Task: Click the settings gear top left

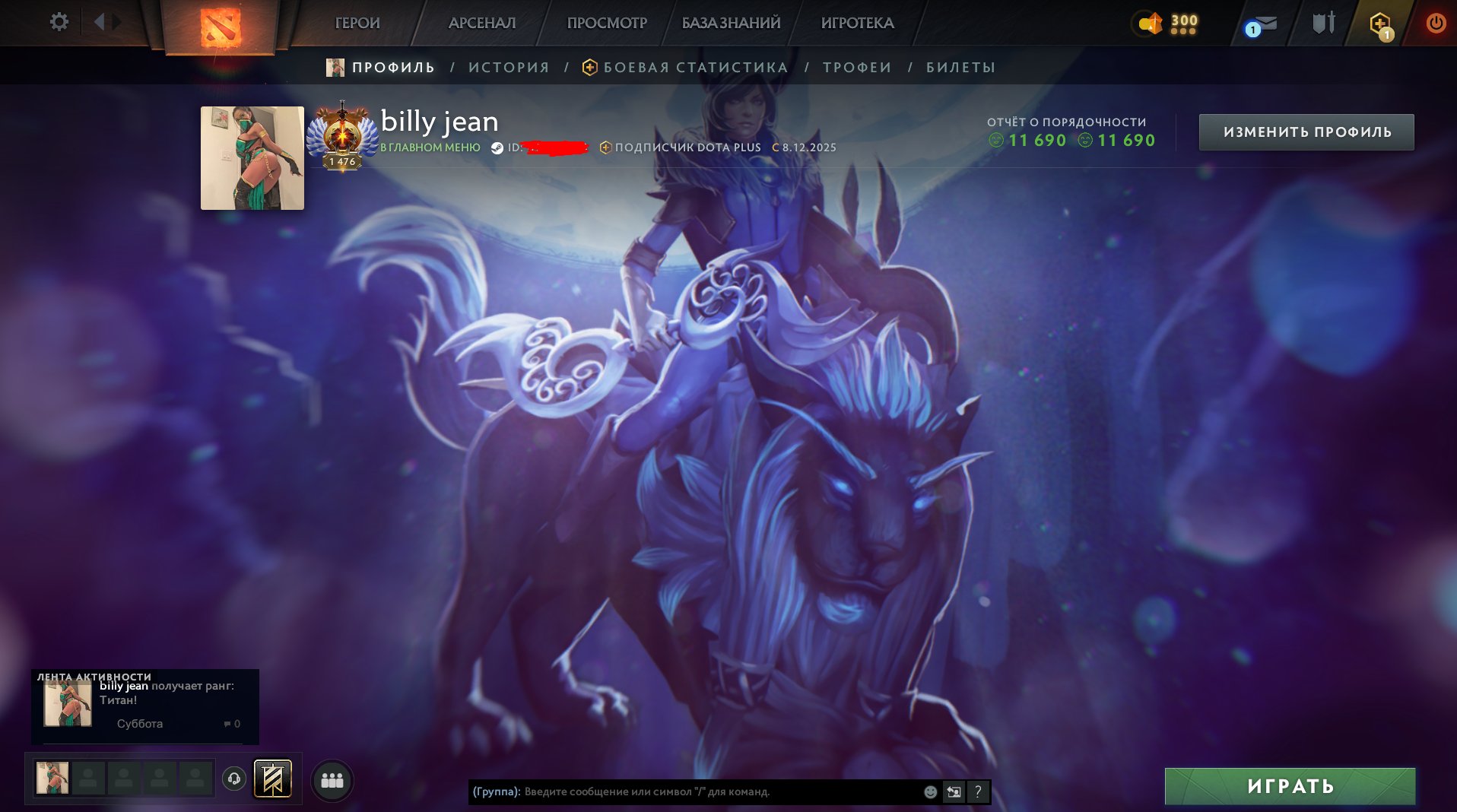Action: 59,22
